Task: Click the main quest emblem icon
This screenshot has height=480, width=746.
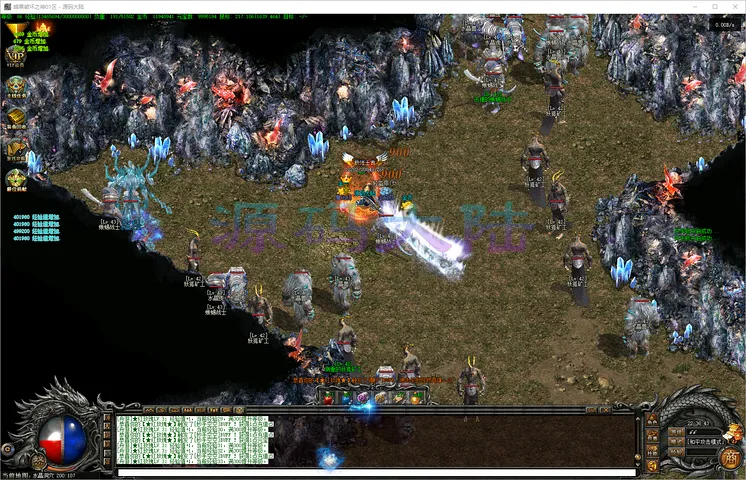Action: [15, 87]
